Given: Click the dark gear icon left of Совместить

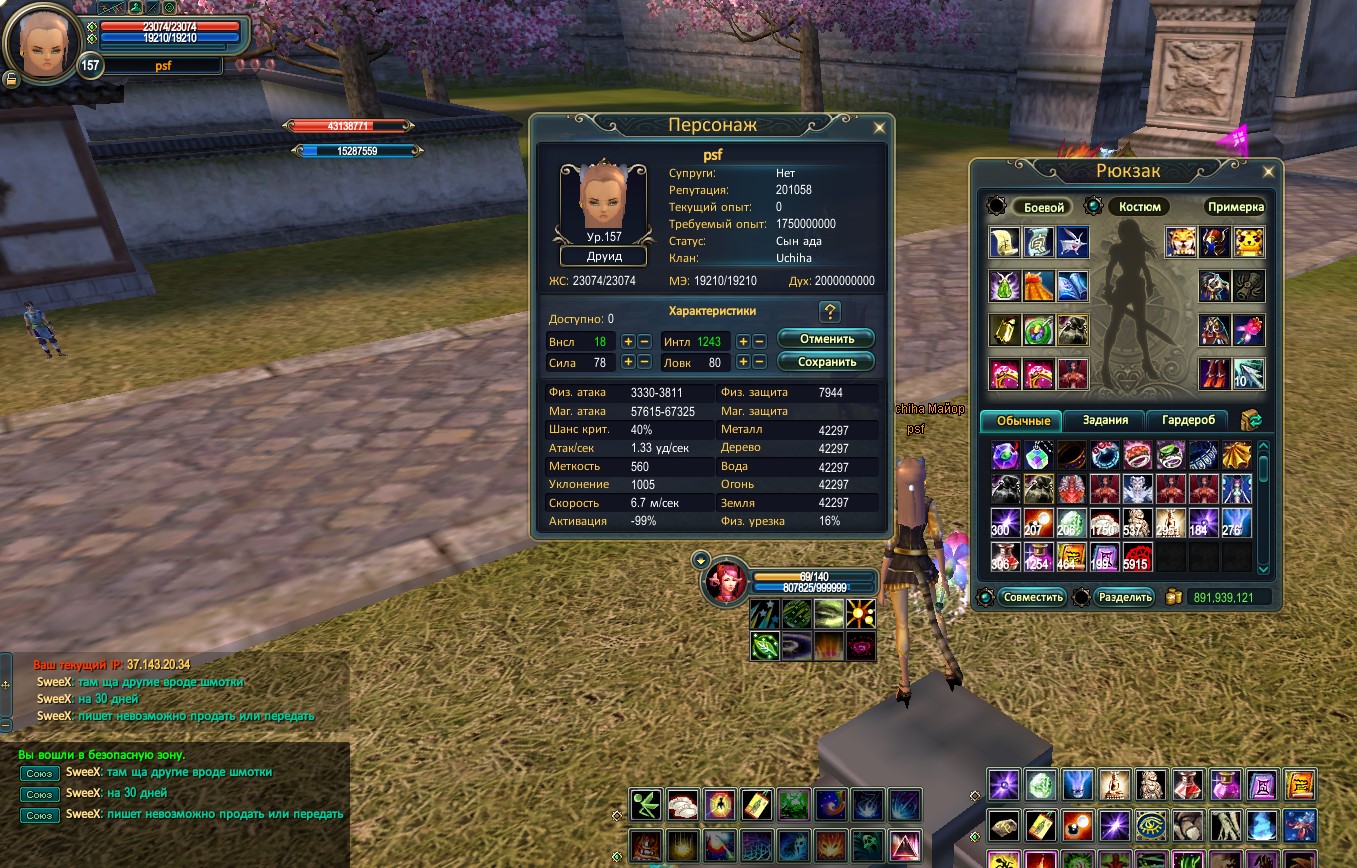Looking at the screenshot, I should [x=986, y=598].
